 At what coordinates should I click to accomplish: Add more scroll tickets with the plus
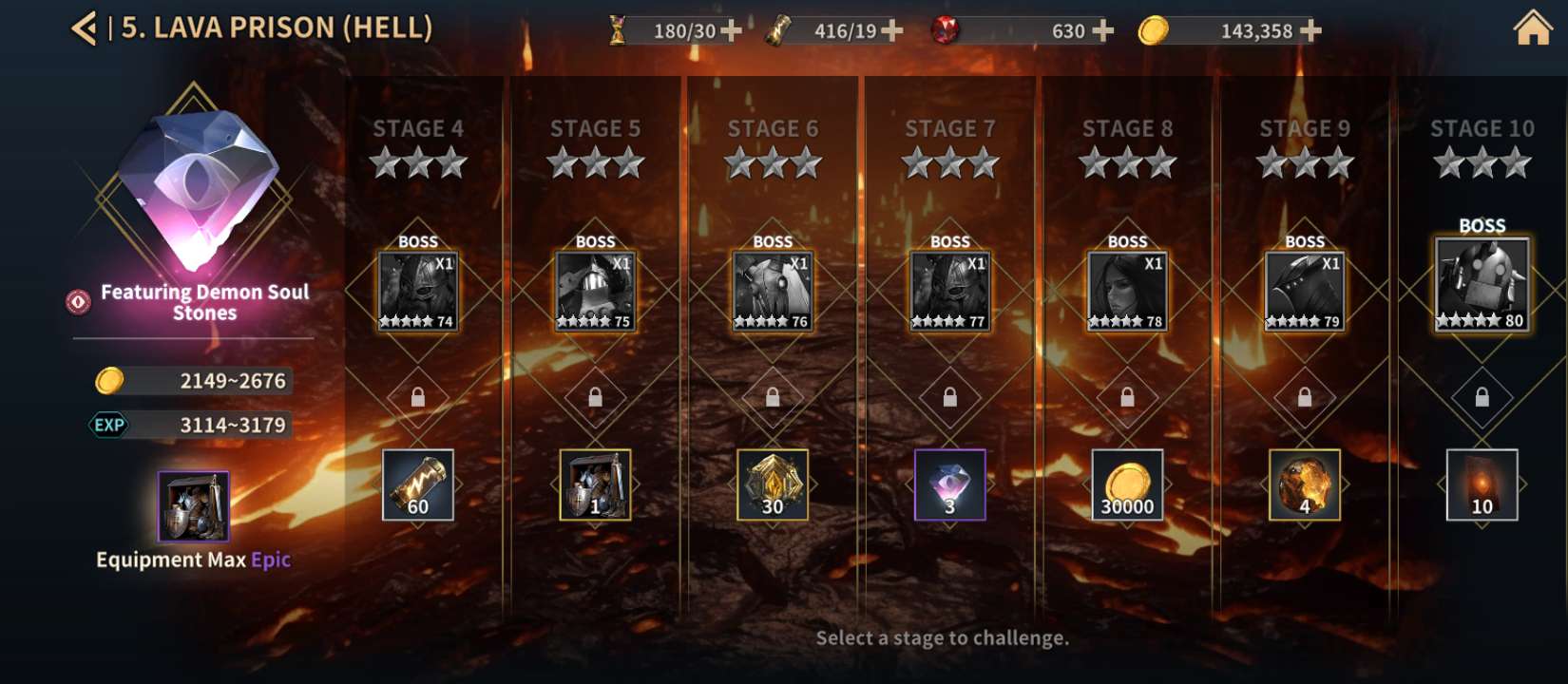pyautogui.click(x=892, y=31)
